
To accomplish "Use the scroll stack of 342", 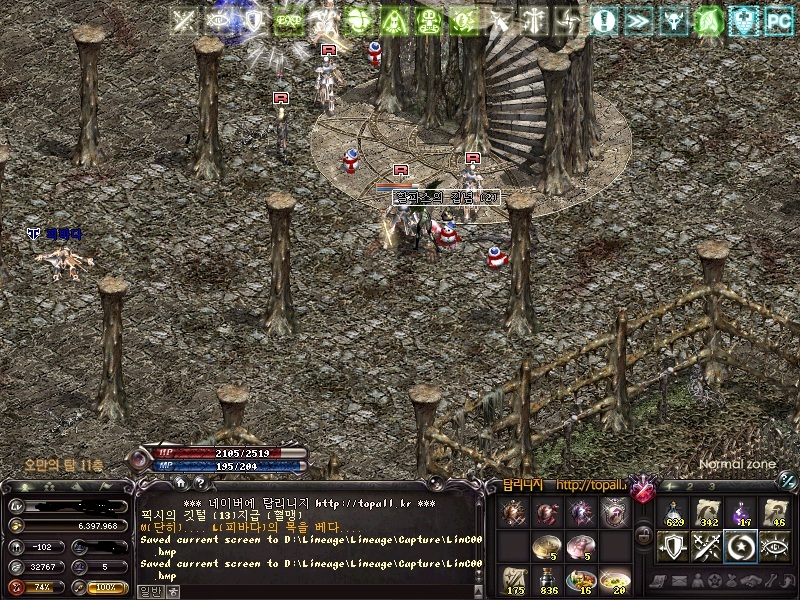I will [x=709, y=514].
